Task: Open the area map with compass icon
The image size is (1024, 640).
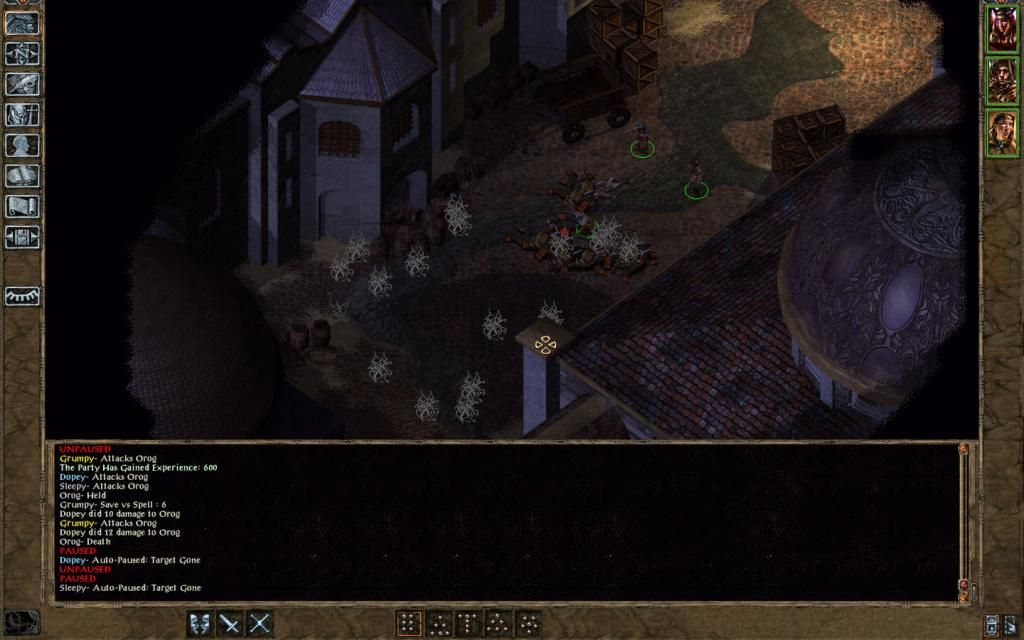Action: click(22, 53)
